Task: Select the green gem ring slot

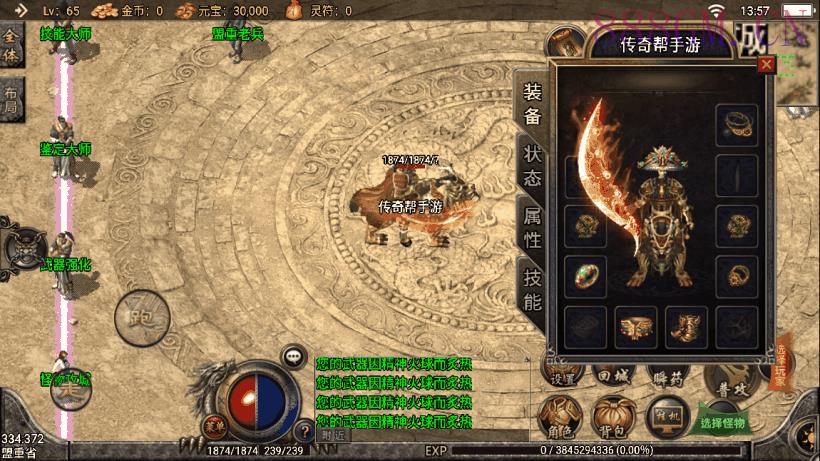Action: pyautogui.click(x=584, y=274)
